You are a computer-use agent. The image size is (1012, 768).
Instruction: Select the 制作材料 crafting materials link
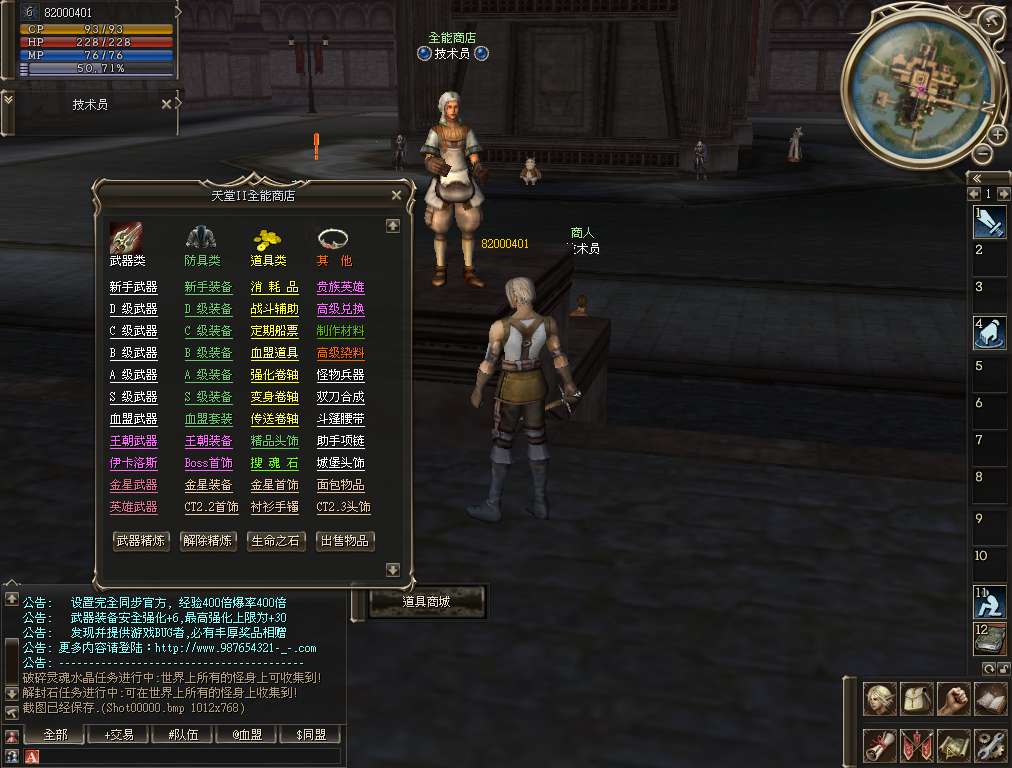[340, 331]
